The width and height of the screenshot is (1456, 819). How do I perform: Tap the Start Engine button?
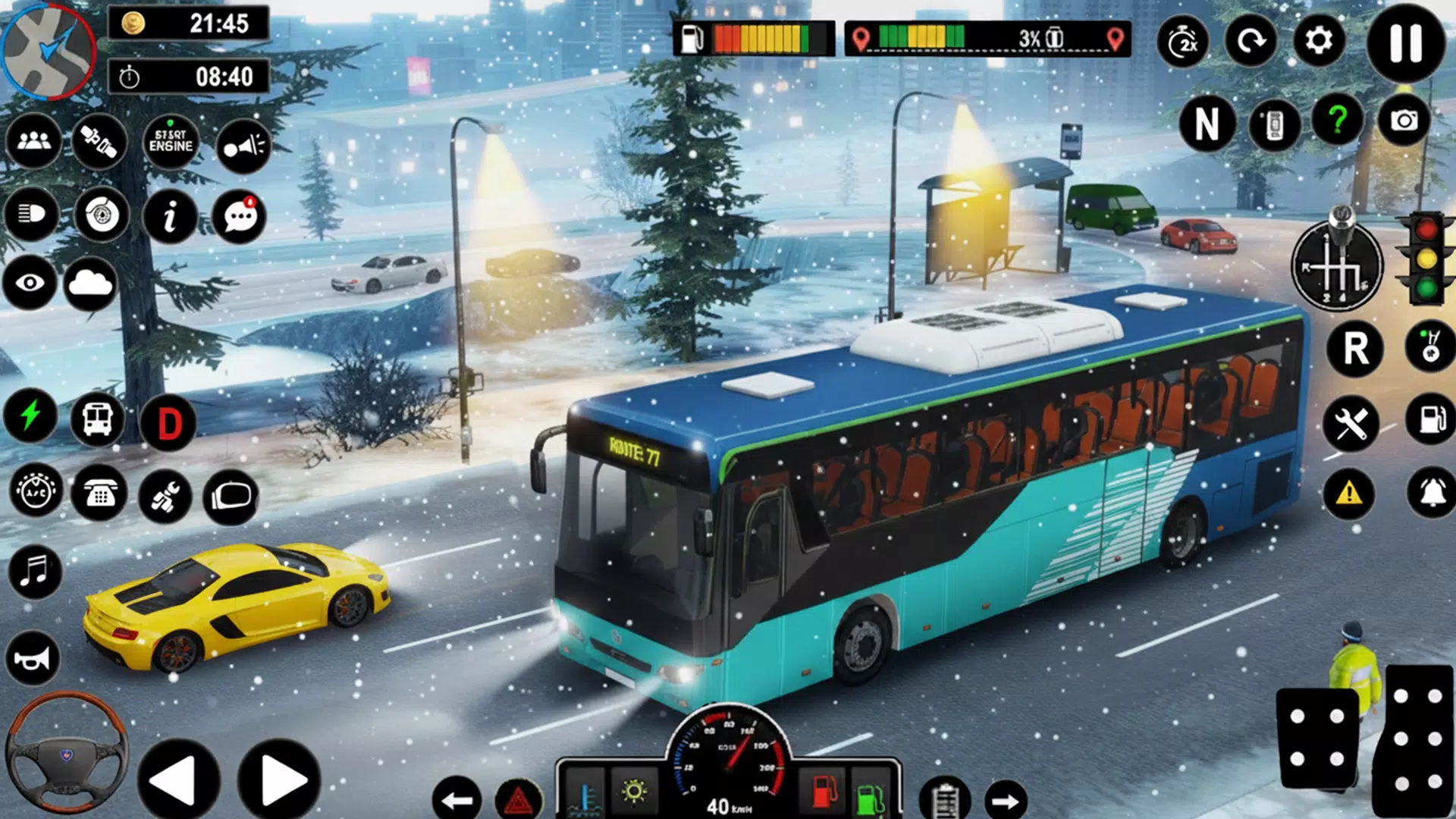[171, 141]
